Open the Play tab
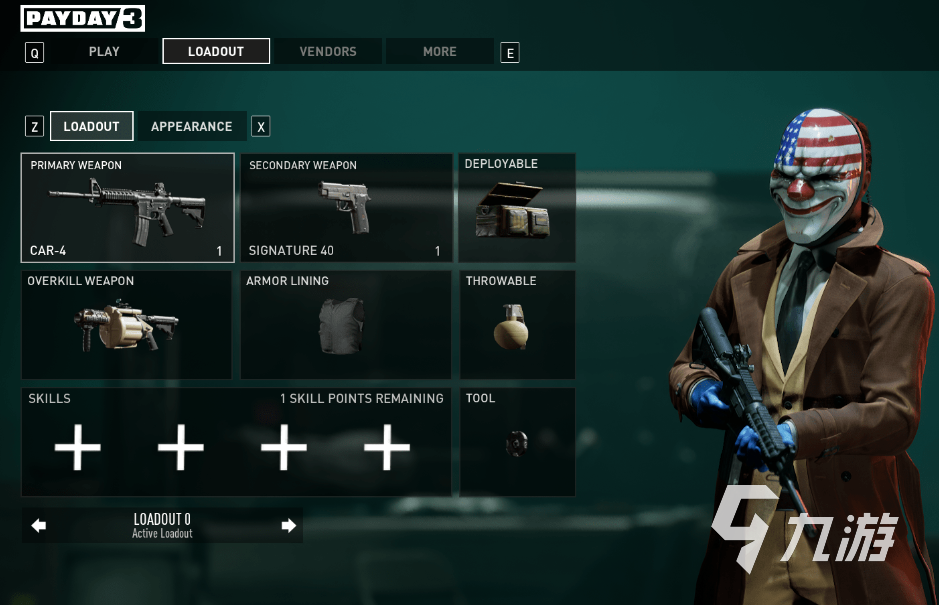The width and height of the screenshot is (939, 605). tap(104, 51)
